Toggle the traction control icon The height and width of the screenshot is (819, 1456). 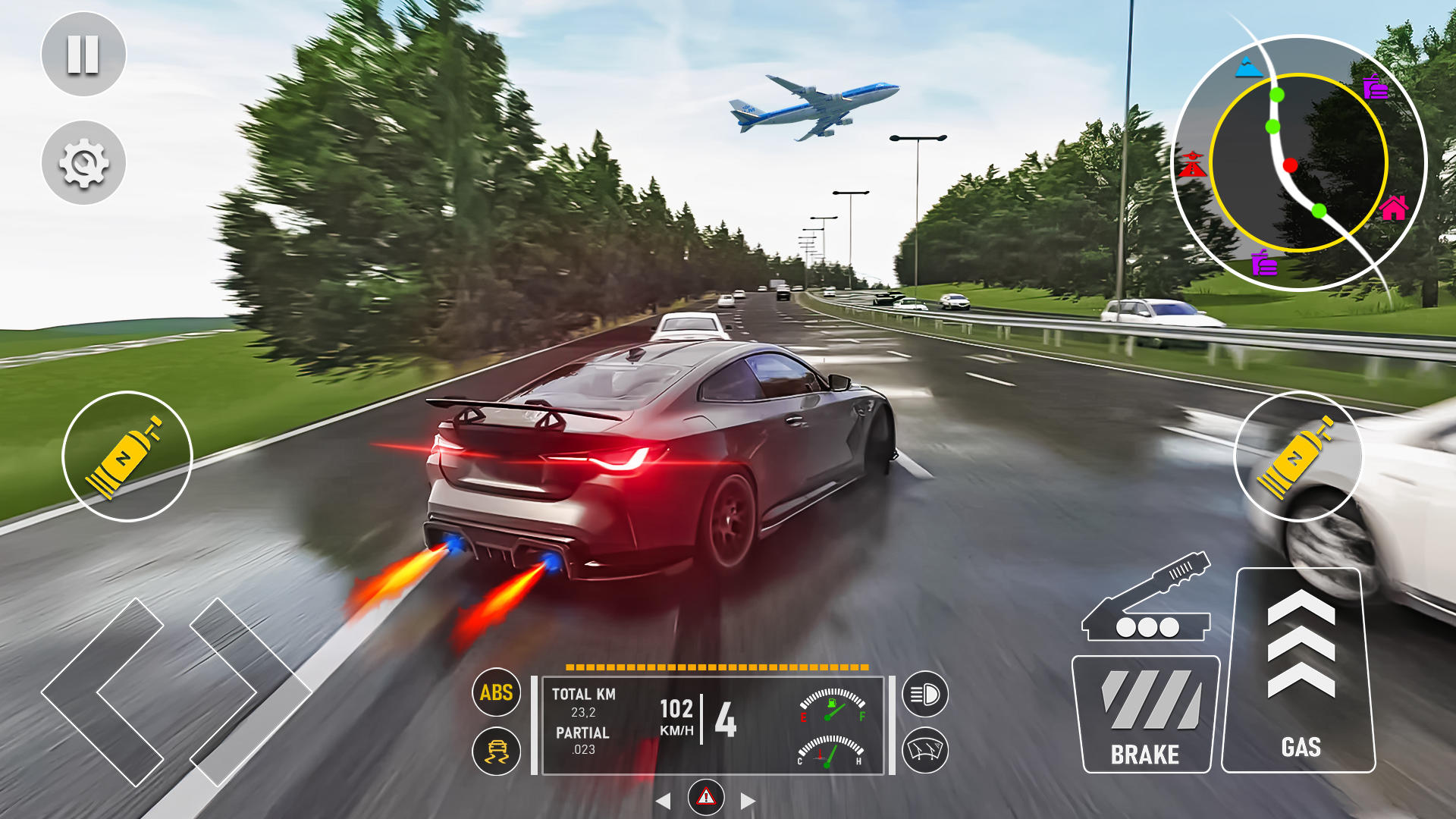pos(497,751)
